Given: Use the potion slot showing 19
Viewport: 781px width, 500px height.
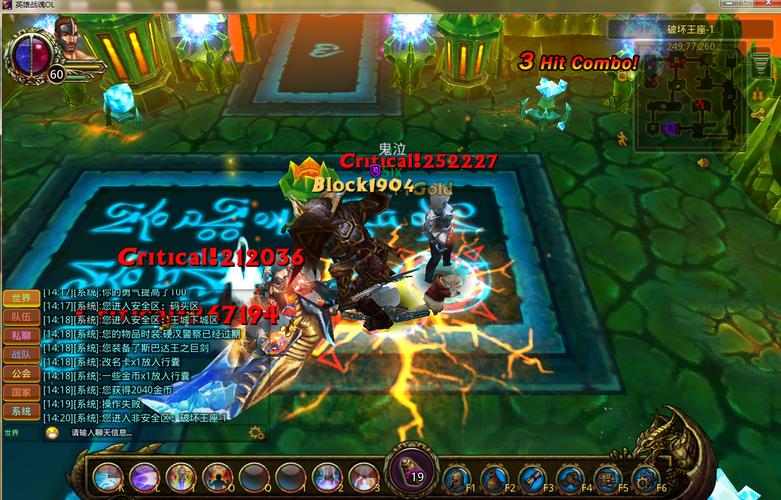Looking at the screenshot, I should click(x=411, y=470).
